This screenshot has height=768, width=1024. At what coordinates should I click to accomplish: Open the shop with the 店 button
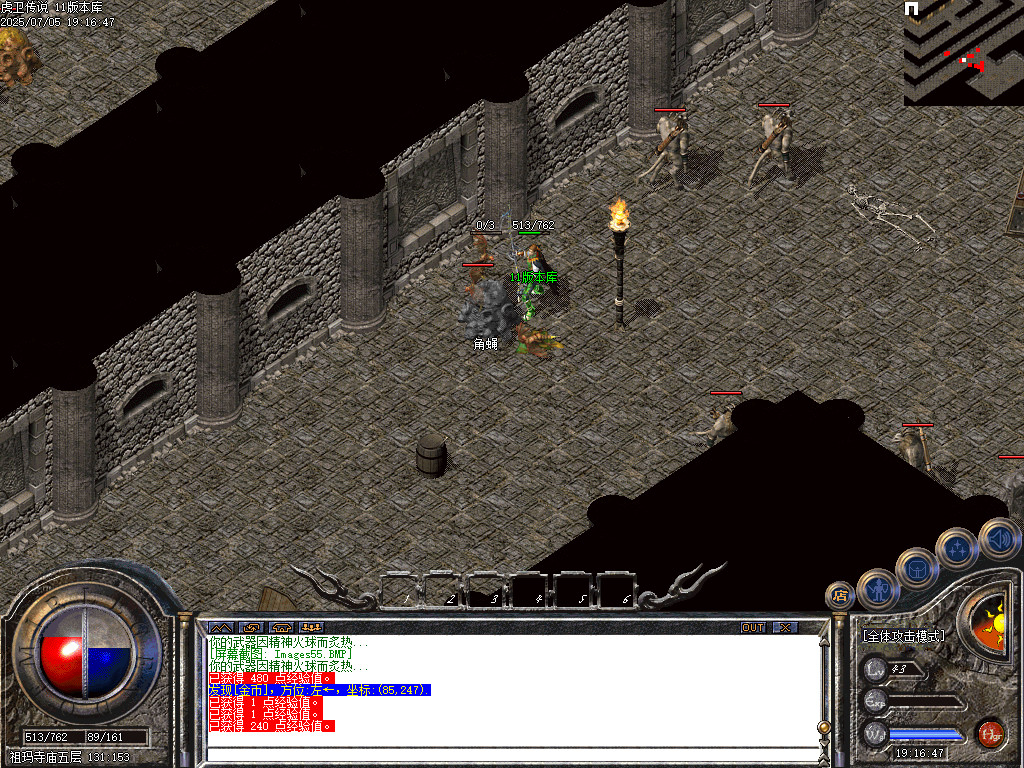click(x=839, y=596)
